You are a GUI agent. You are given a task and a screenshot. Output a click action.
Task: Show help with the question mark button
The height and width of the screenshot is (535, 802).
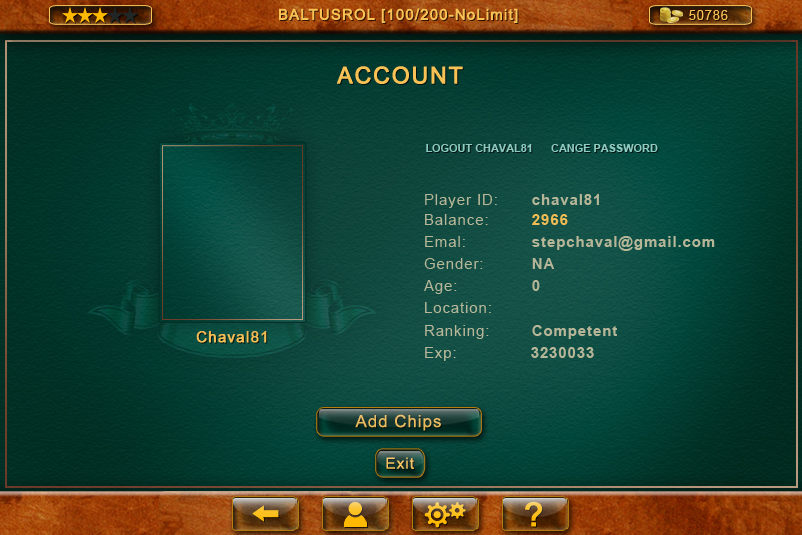[535, 514]
